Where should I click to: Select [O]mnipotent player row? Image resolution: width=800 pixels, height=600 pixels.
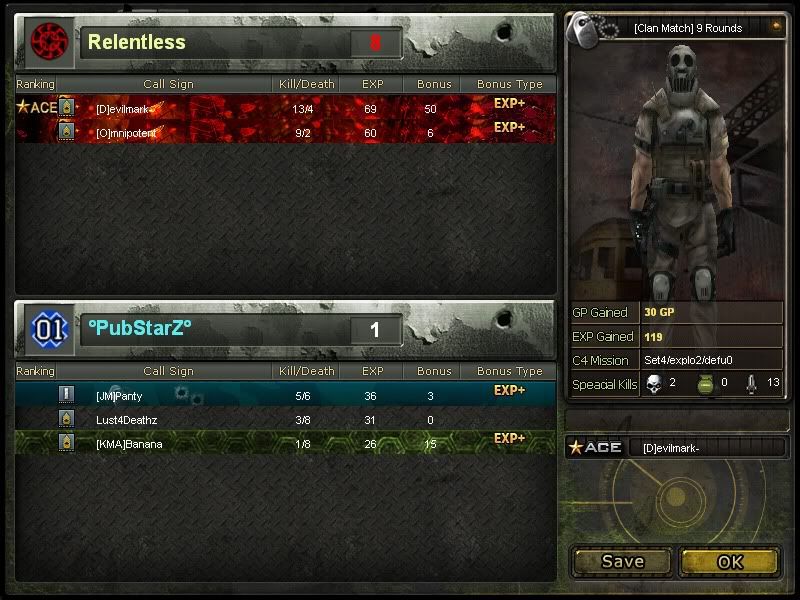pos(285,132)
